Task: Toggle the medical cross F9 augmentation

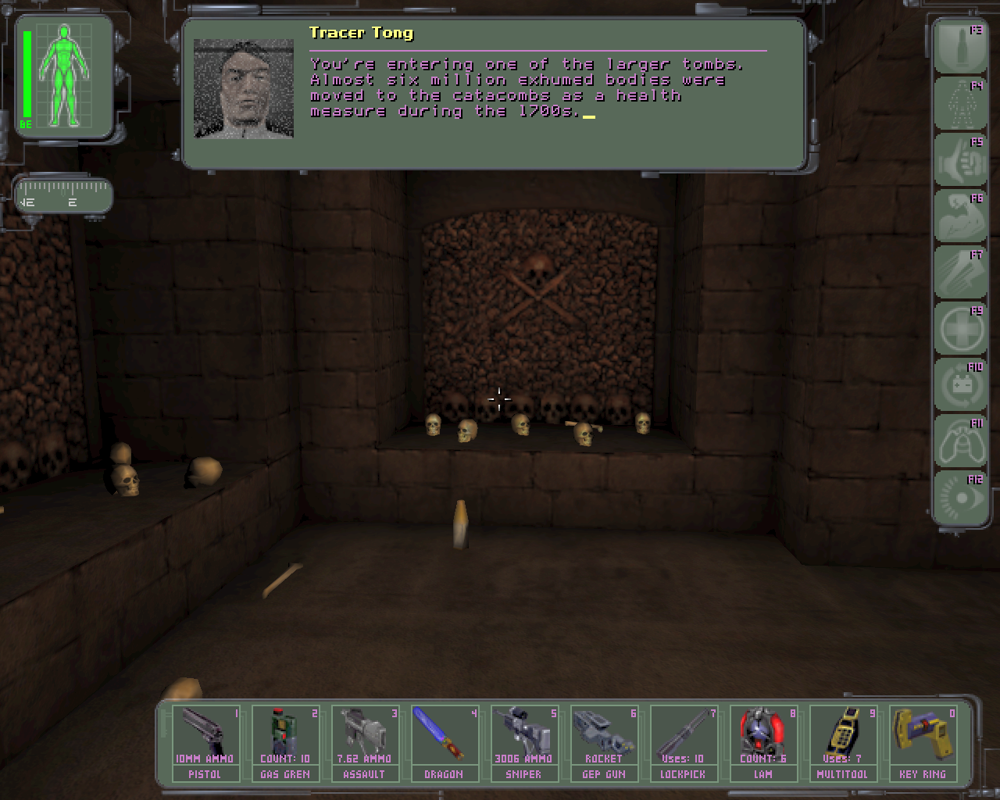Action: pos(960,328)
